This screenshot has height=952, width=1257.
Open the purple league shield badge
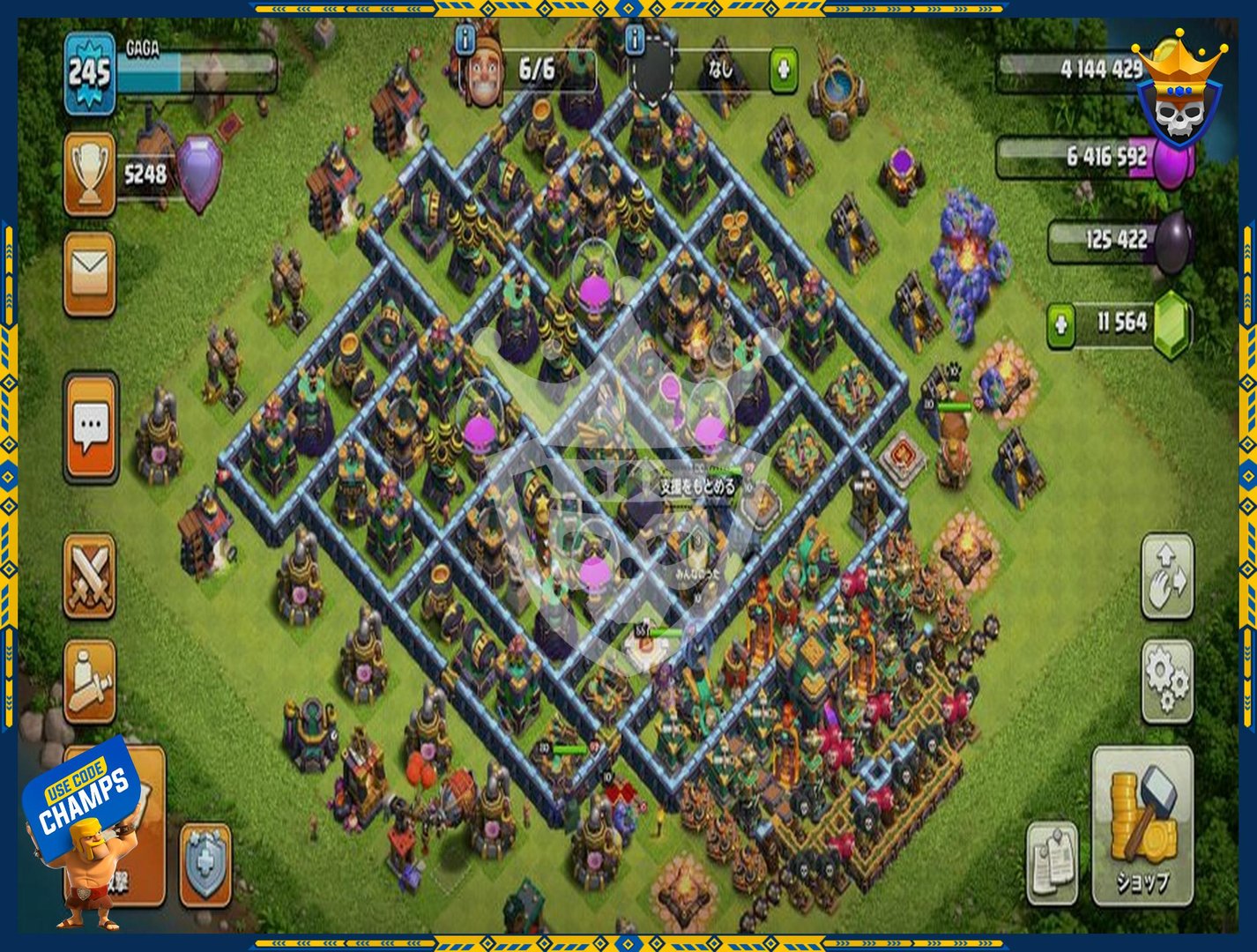pyautogui.click(x=198, y=174)
